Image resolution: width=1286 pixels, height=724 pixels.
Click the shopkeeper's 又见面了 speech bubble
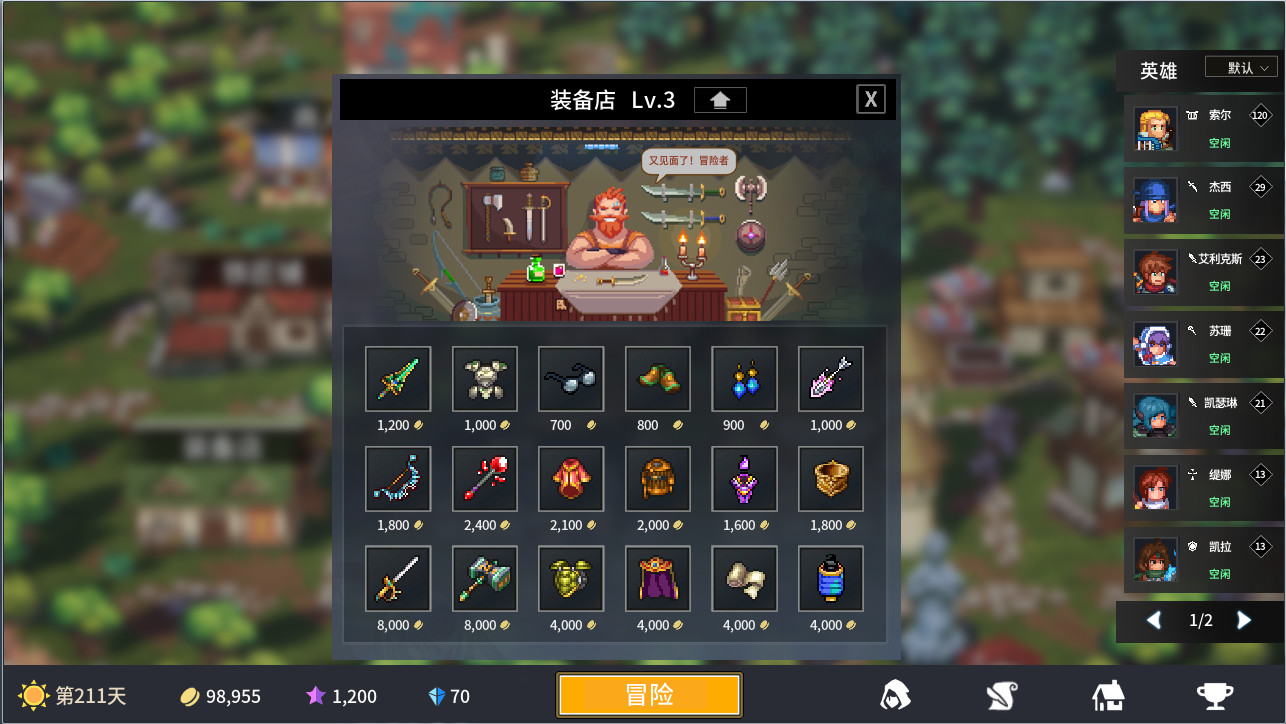pos(689,161)
